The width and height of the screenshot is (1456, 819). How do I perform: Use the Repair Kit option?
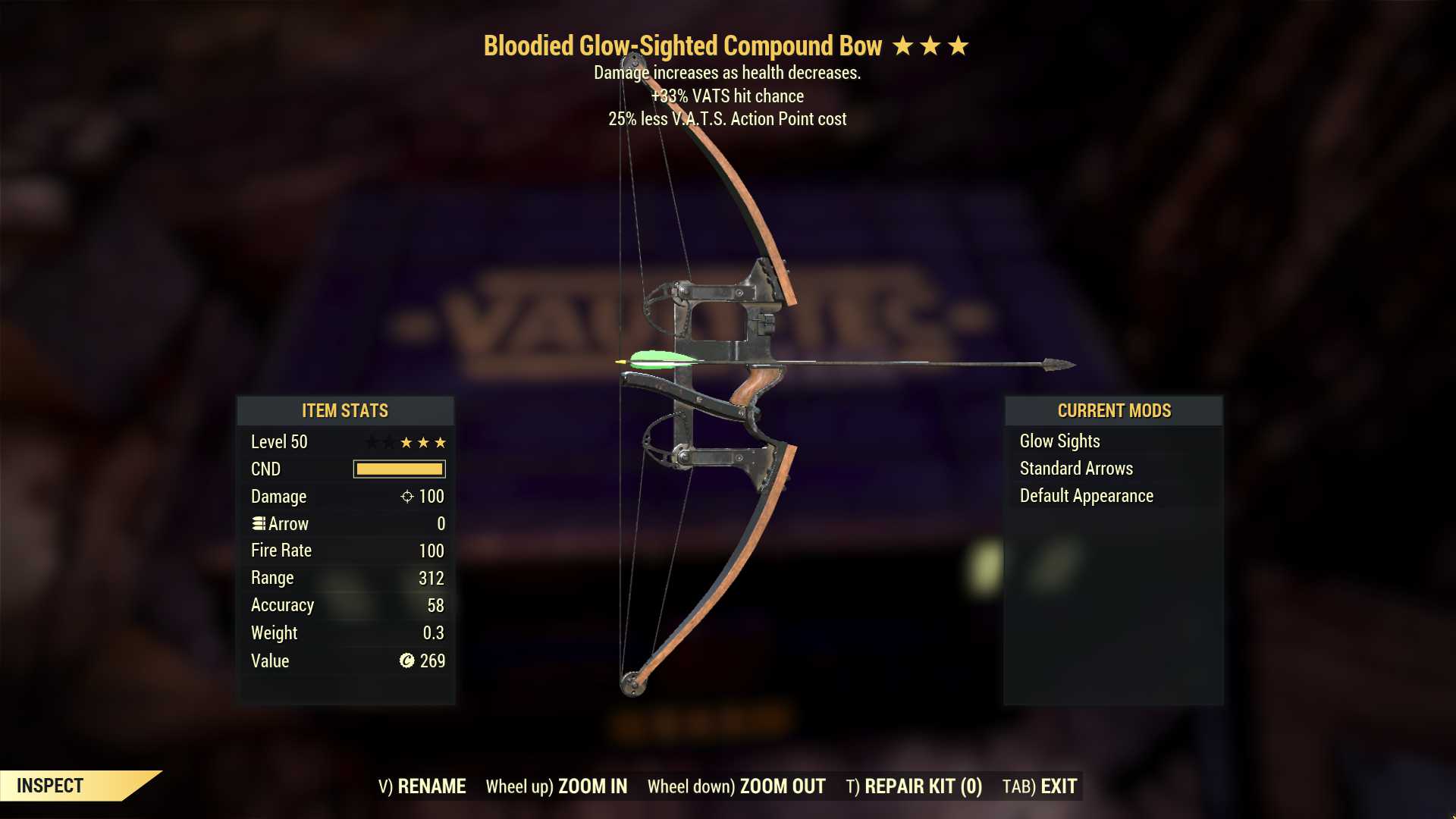(x=914, y=786)
